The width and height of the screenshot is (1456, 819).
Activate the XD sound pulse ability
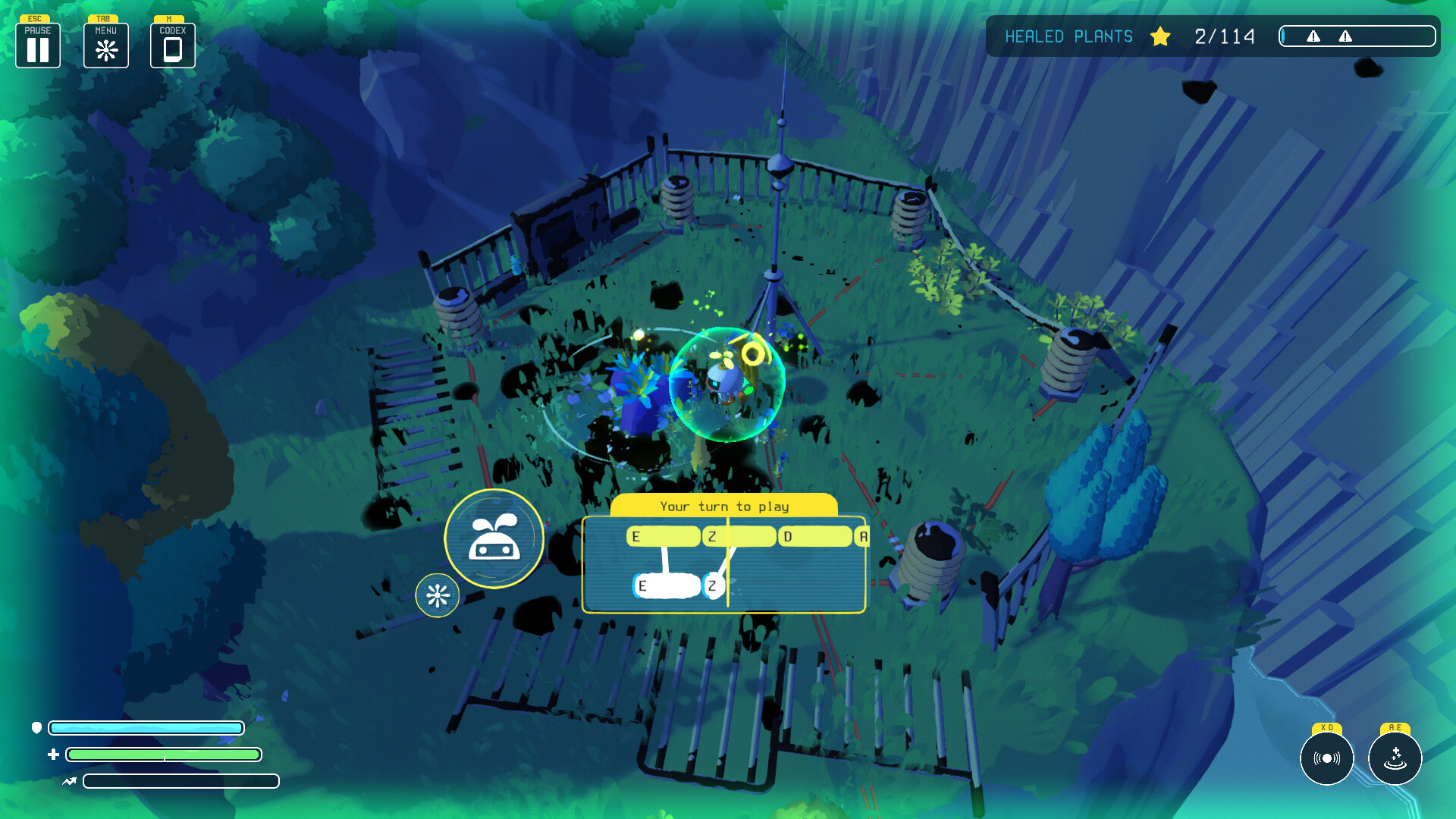(1326, 758)
